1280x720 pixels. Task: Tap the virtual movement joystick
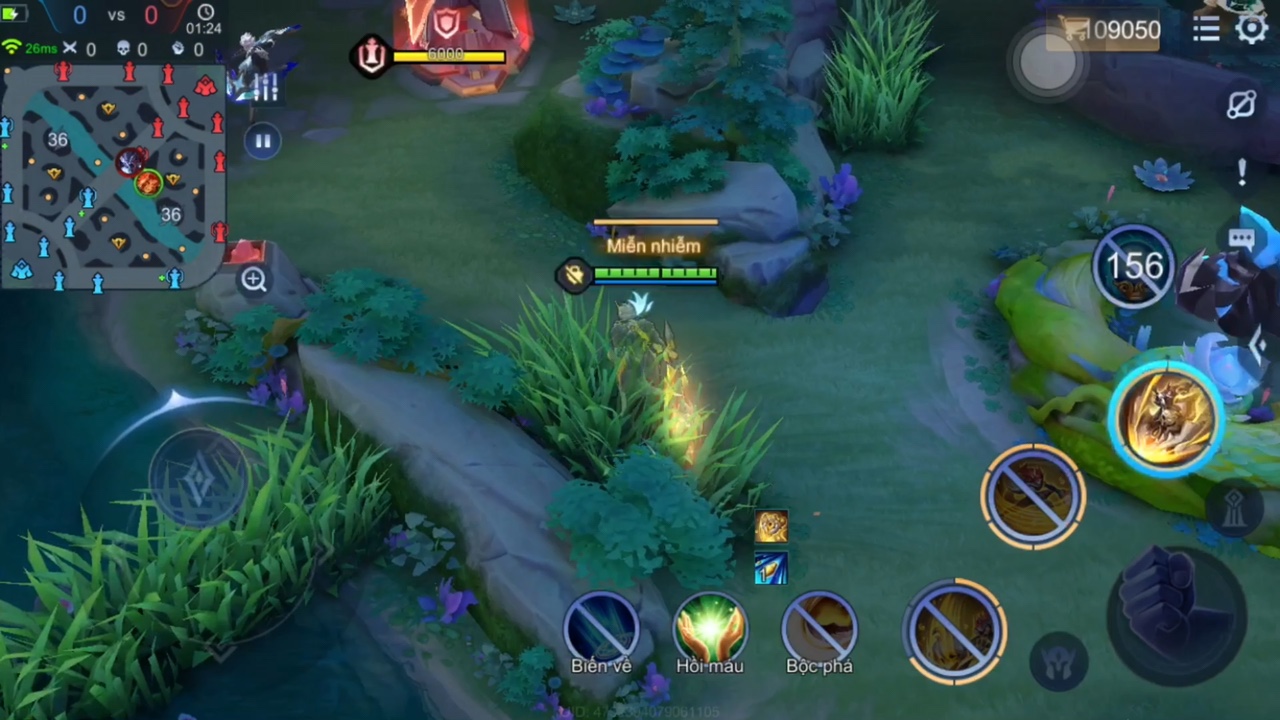point(198,475)
